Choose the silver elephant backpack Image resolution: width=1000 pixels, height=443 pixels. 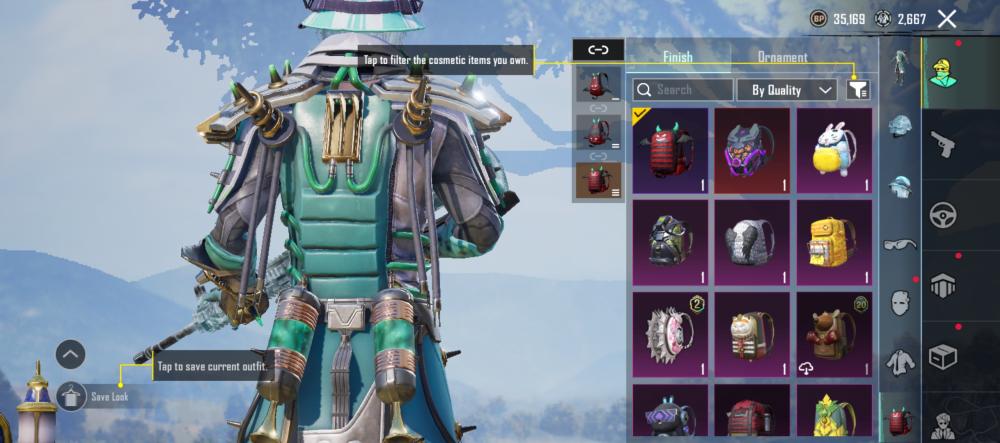(x=751, y=242)
